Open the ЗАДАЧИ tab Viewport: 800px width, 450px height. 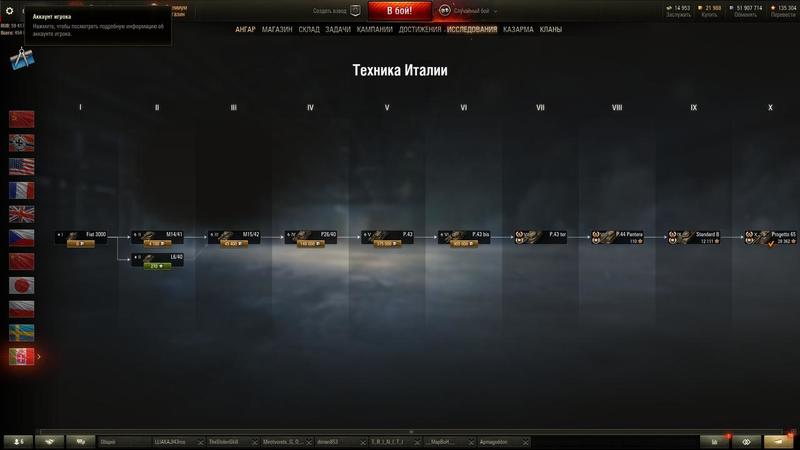338,30
